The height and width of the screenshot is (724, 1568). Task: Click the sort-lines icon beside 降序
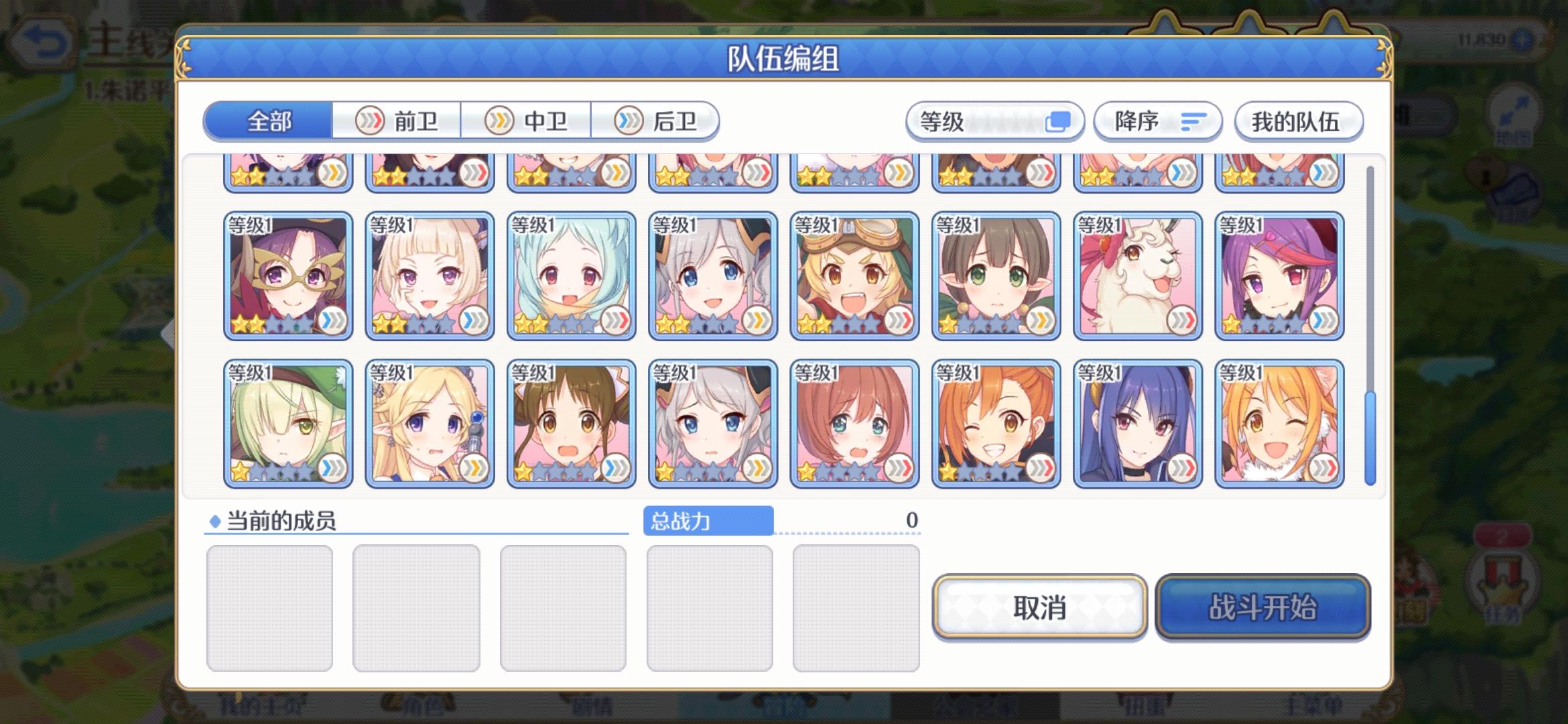pyautogui.click(x=1193, y=122)
